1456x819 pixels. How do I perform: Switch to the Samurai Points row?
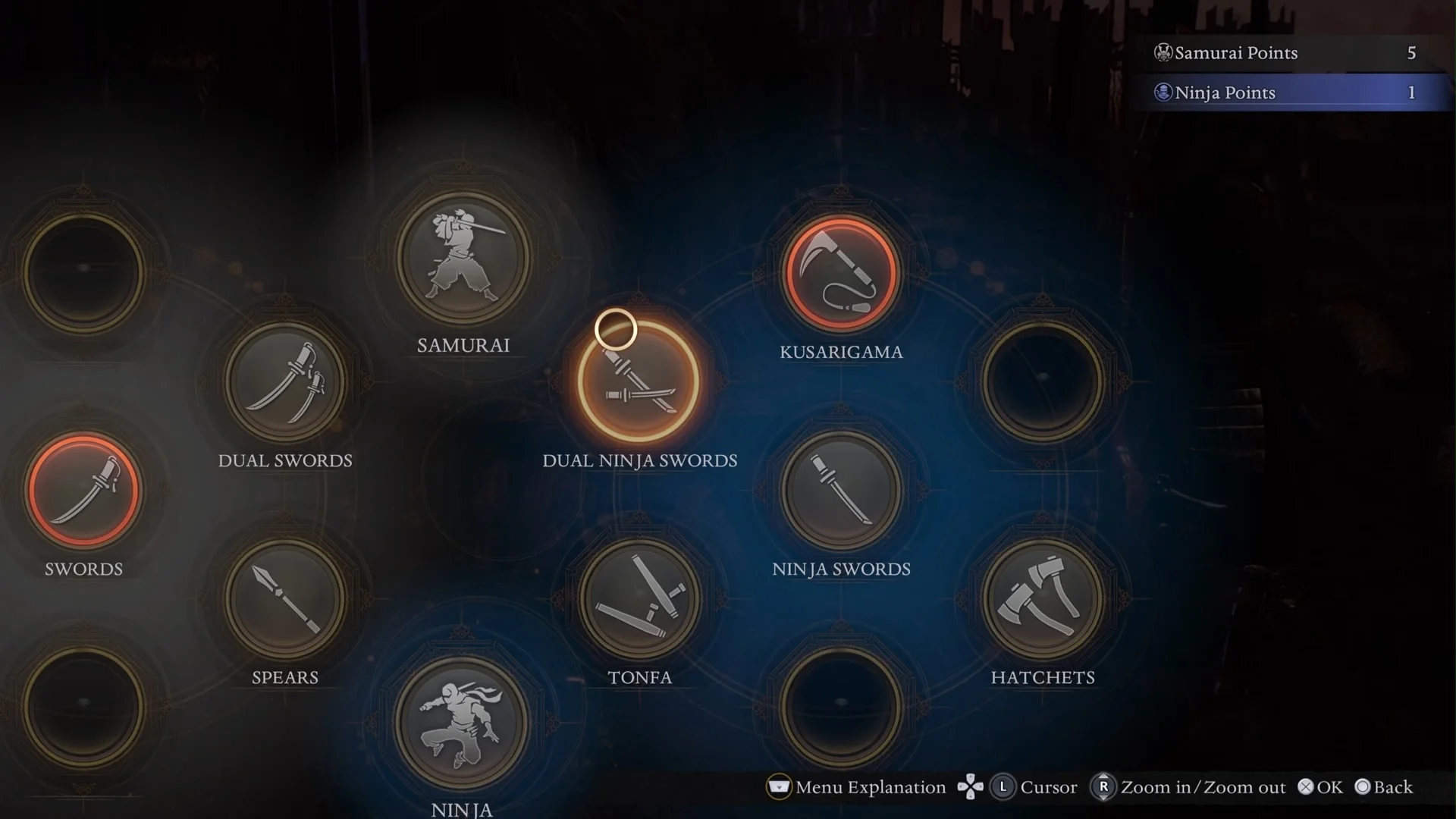(x=1289, y=53)
